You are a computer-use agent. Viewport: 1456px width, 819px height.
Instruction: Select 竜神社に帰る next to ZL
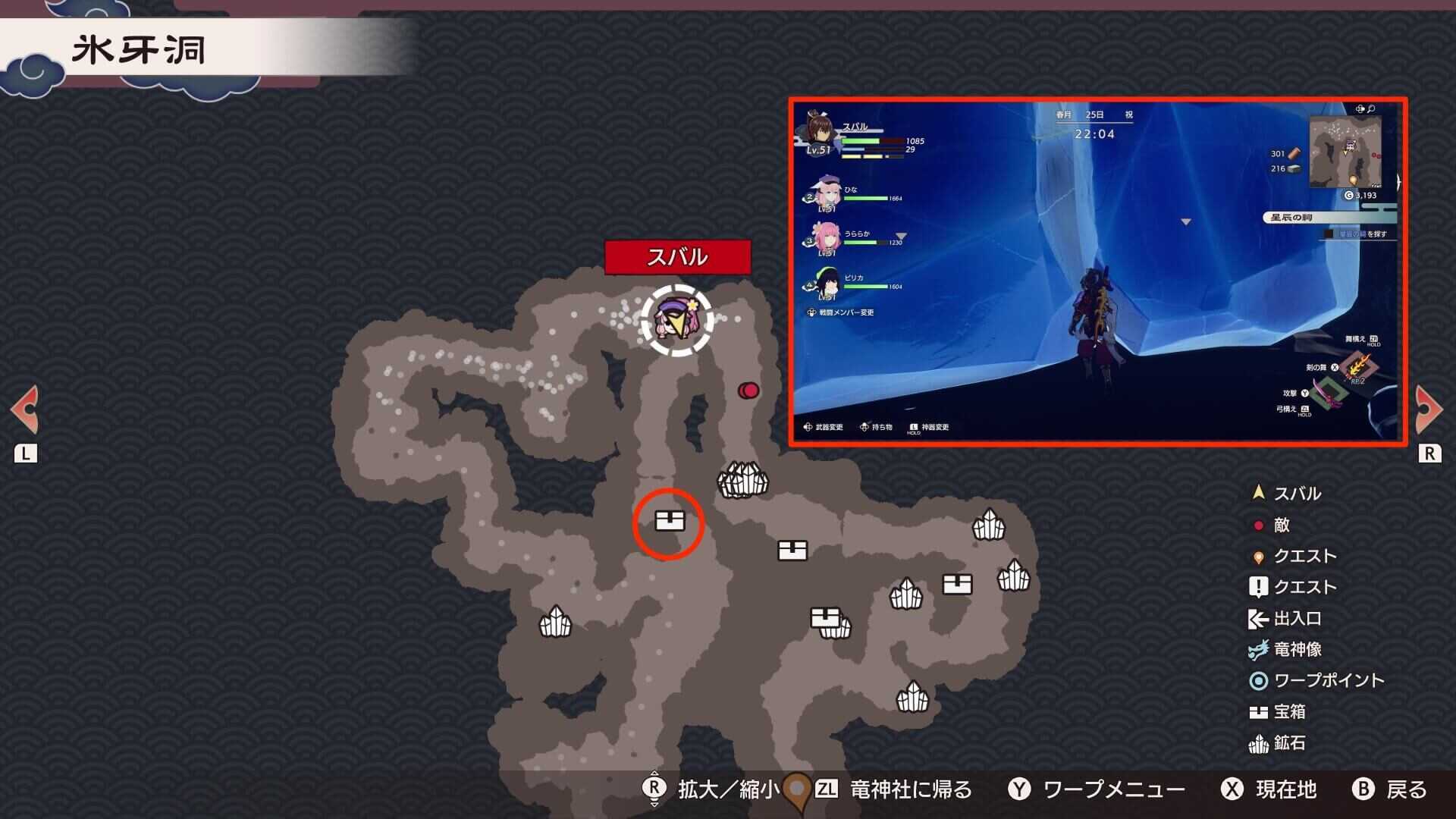(912, 789)
